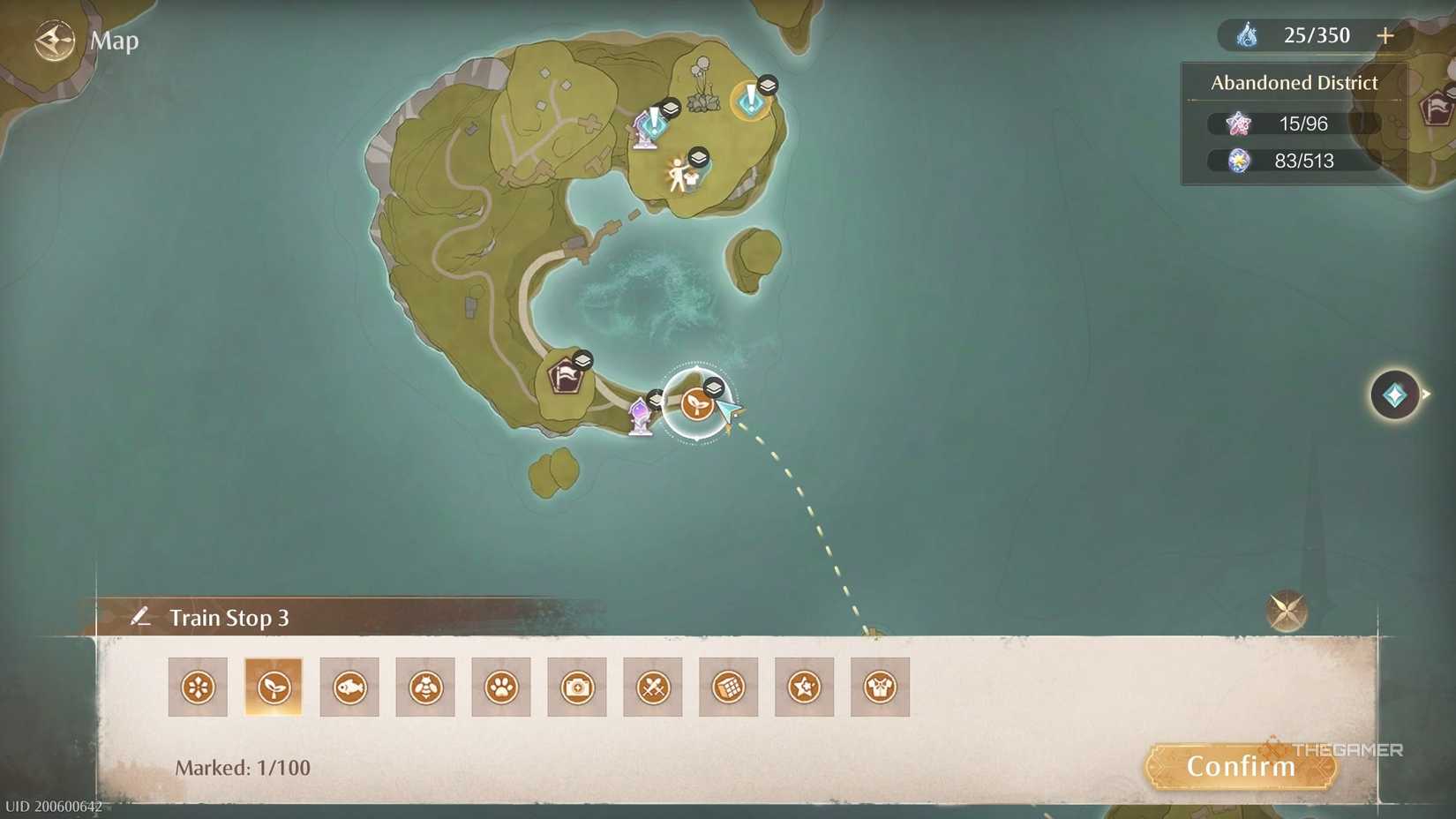The height and width of the screenshot is (819, 1456).
Task: Click the teleport waypoint marker near the map top
Action: click(x=749, y=99)
